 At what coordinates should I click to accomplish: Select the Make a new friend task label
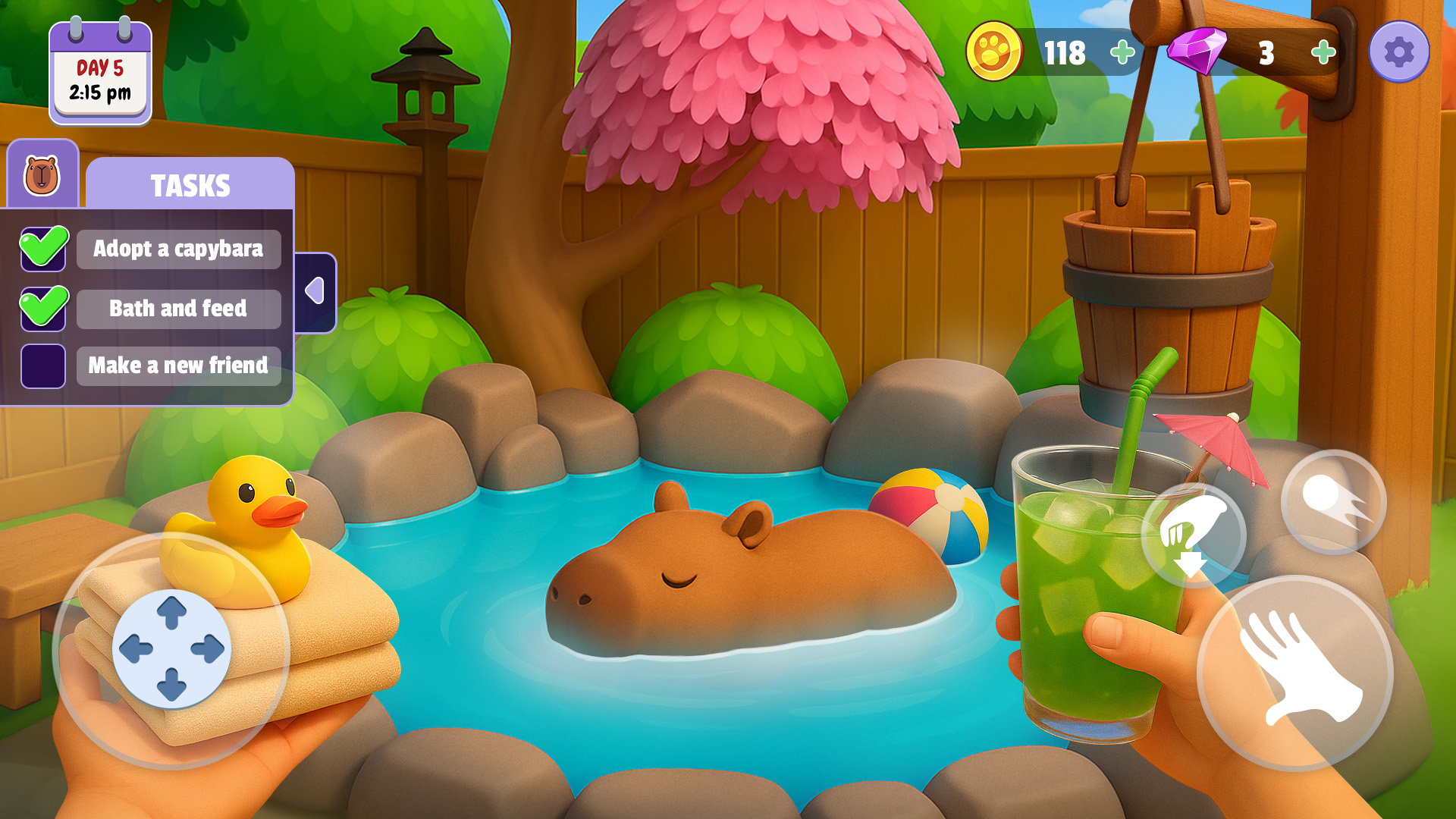coord(178,366)
